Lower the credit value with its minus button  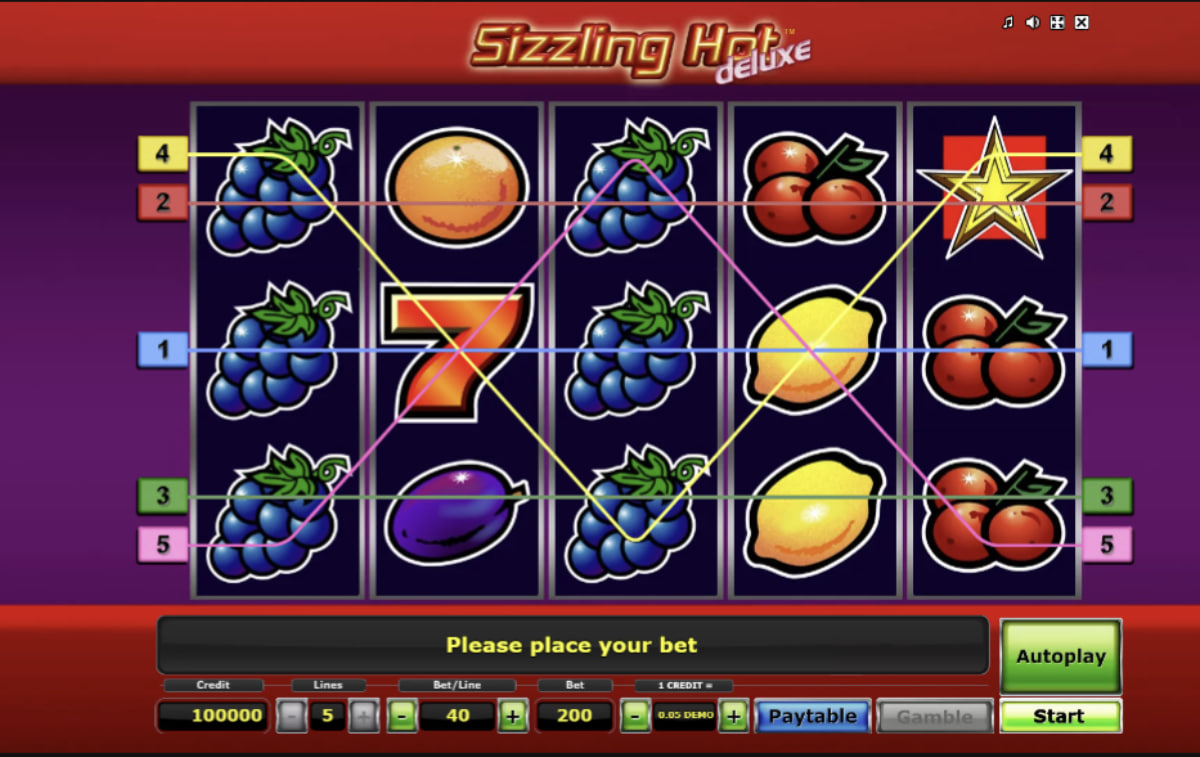click(634, 716)
